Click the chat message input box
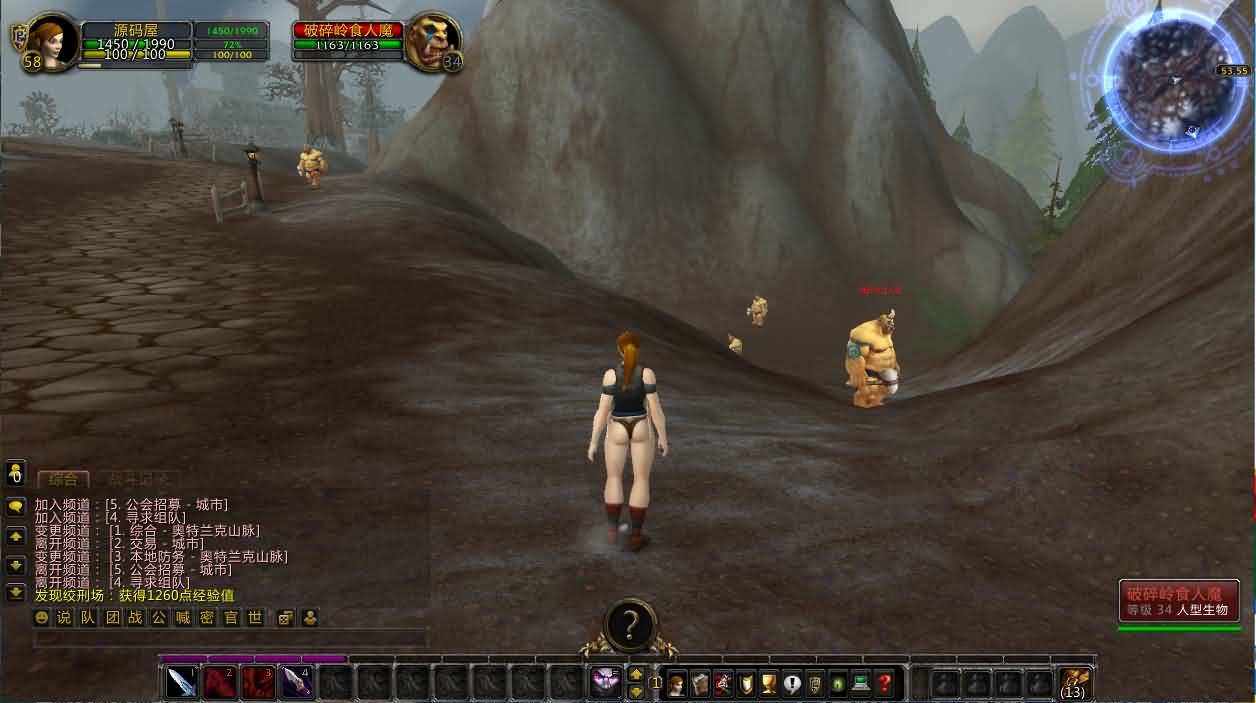 click(x=230, y=638)
